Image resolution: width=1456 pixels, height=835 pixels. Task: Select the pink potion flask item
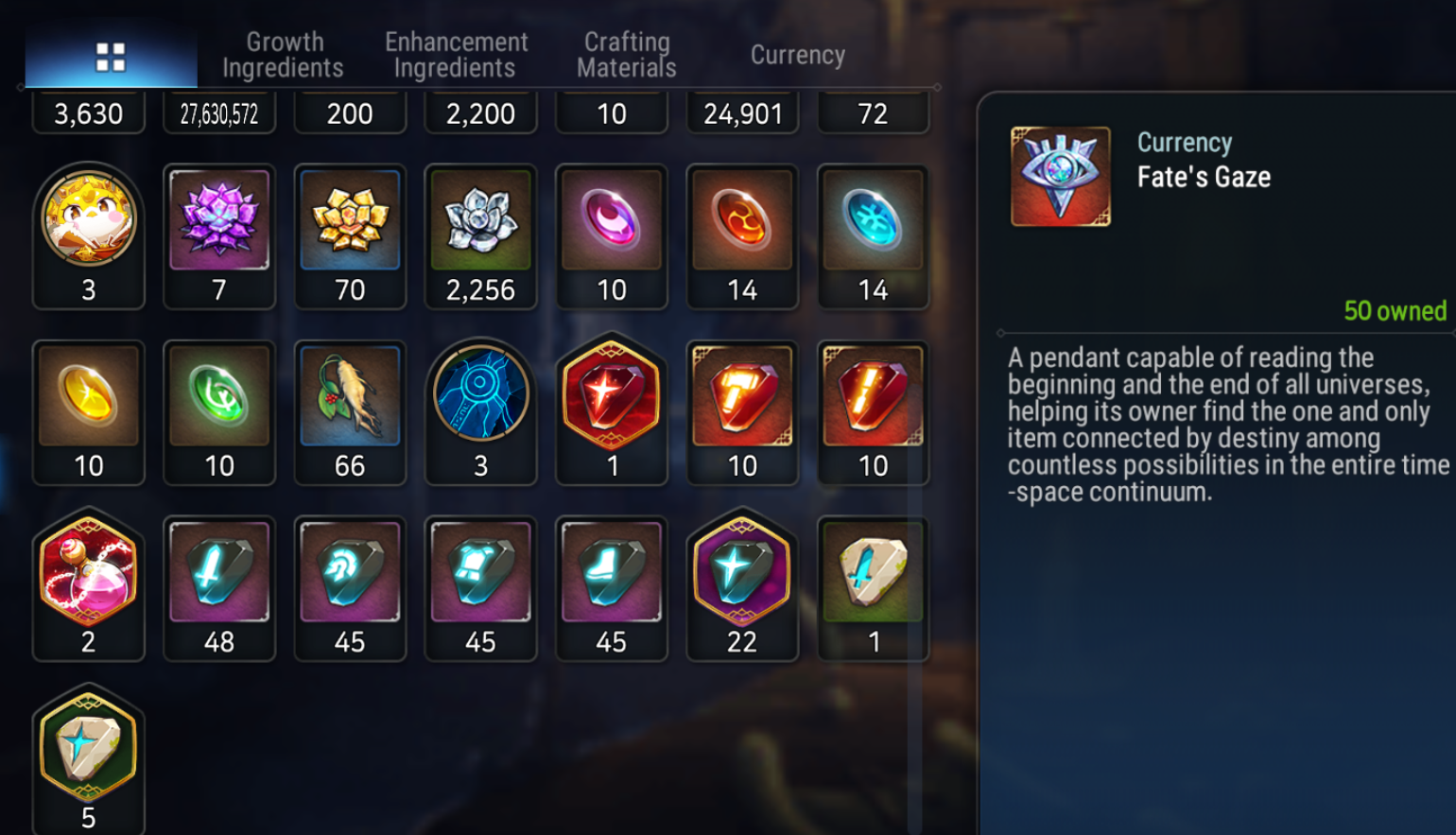tap(89, 573)
